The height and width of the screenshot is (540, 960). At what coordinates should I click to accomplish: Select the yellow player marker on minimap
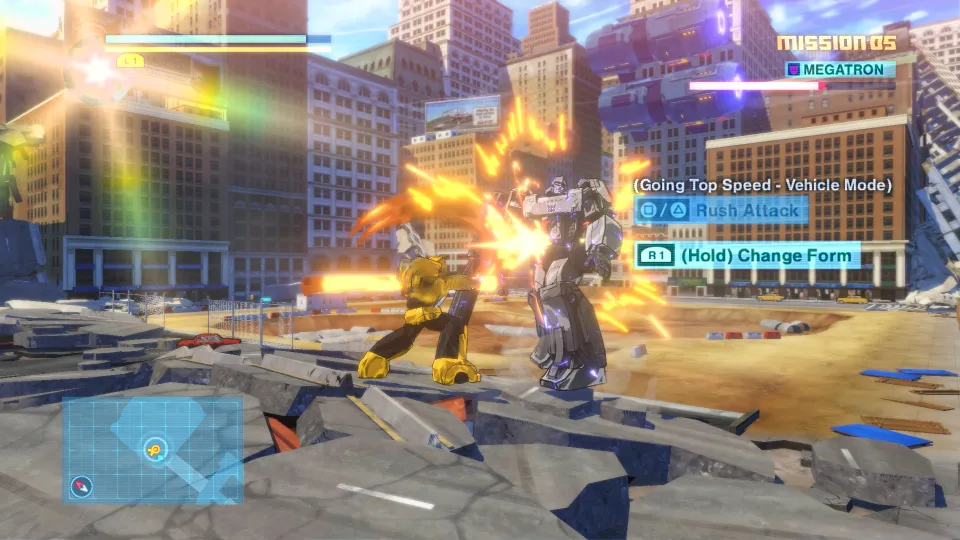(154, 449)
